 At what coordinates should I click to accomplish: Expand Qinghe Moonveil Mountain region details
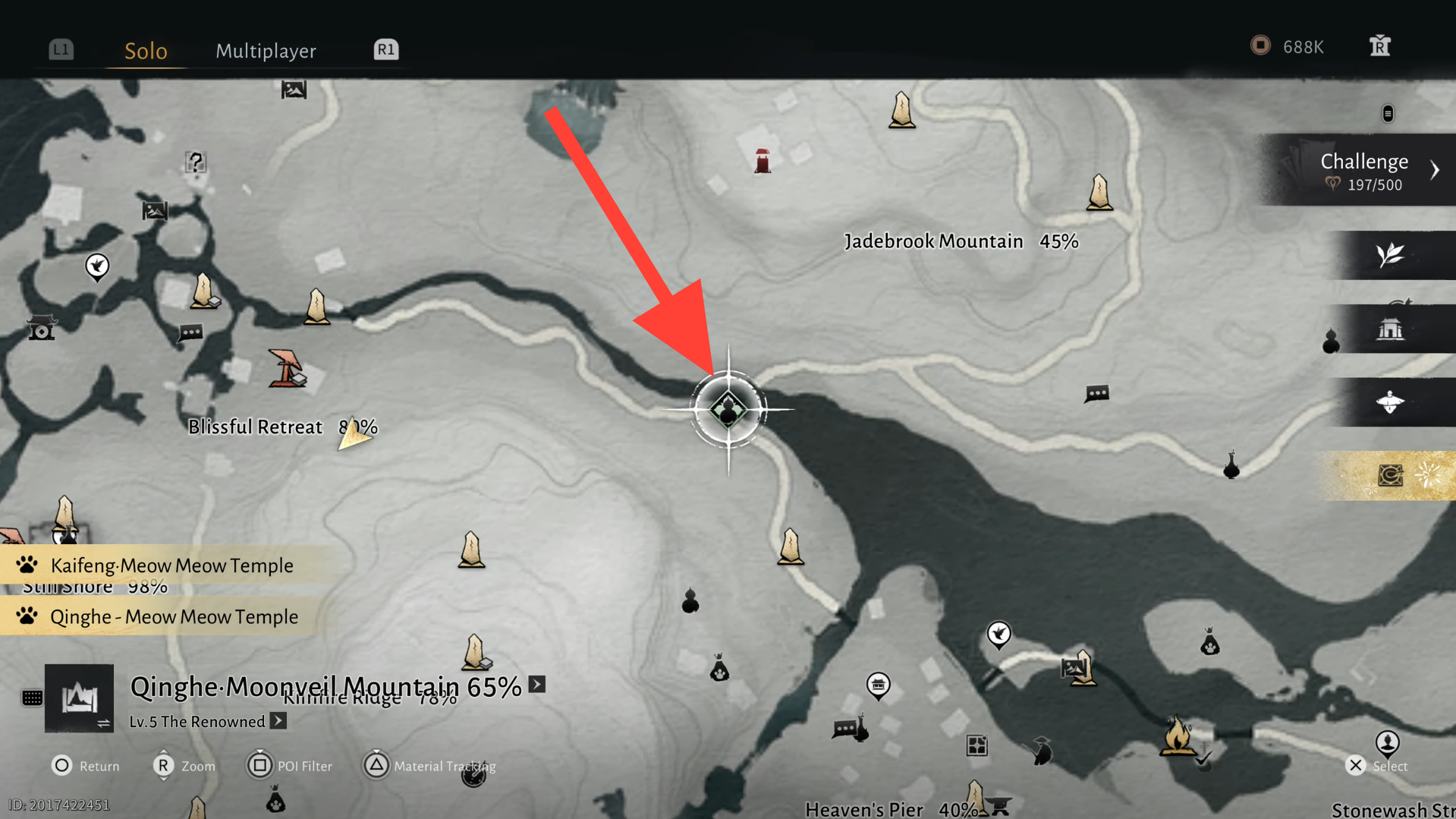537,685
